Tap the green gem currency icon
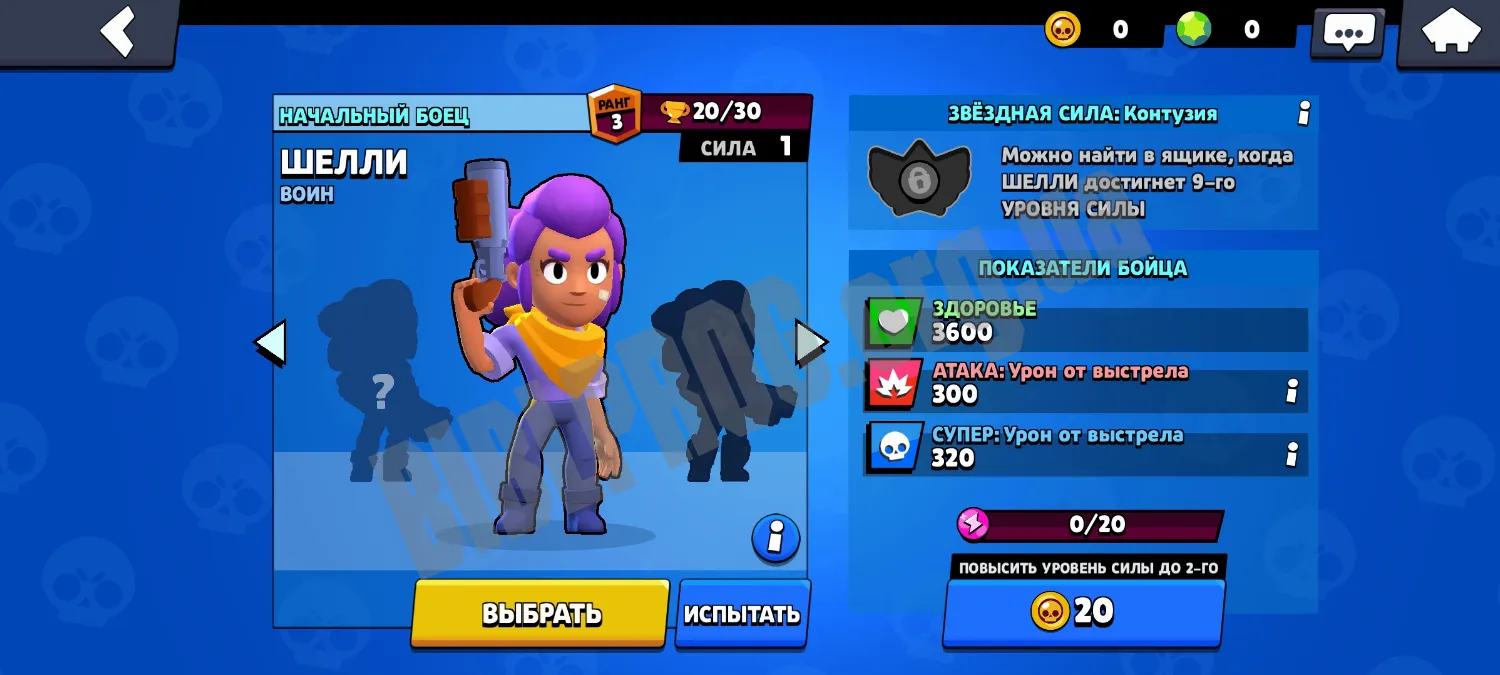The width and height of the screenshot is (1500, 675). point(1193,29)
